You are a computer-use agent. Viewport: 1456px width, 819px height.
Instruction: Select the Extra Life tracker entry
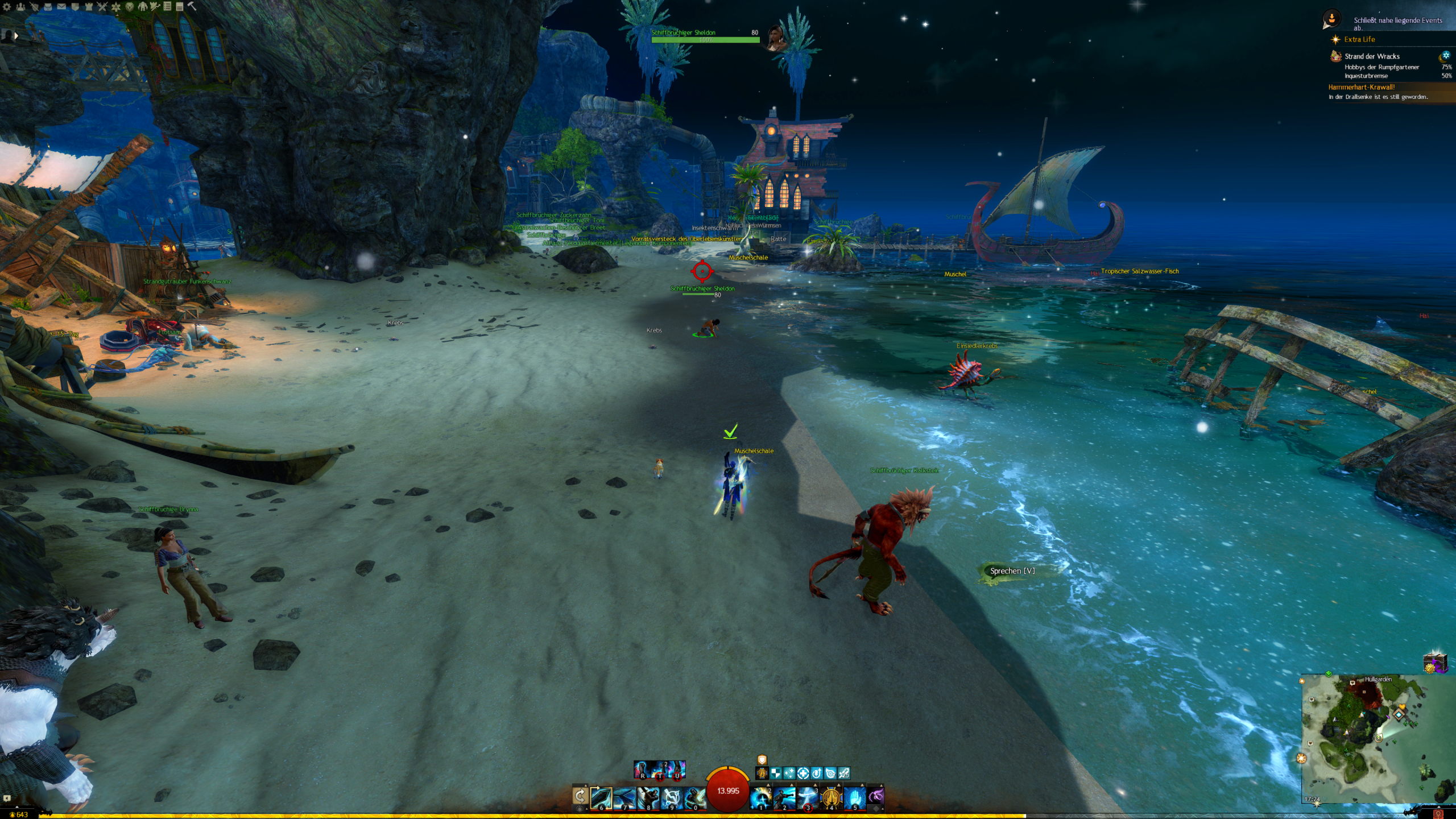point(1359,39)
